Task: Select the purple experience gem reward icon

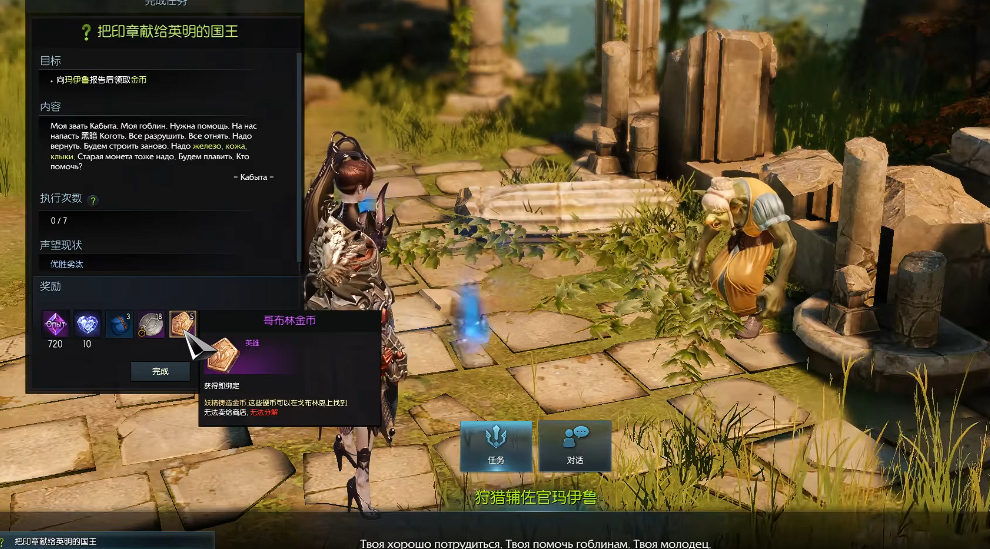Action: [x=54, y=324]
